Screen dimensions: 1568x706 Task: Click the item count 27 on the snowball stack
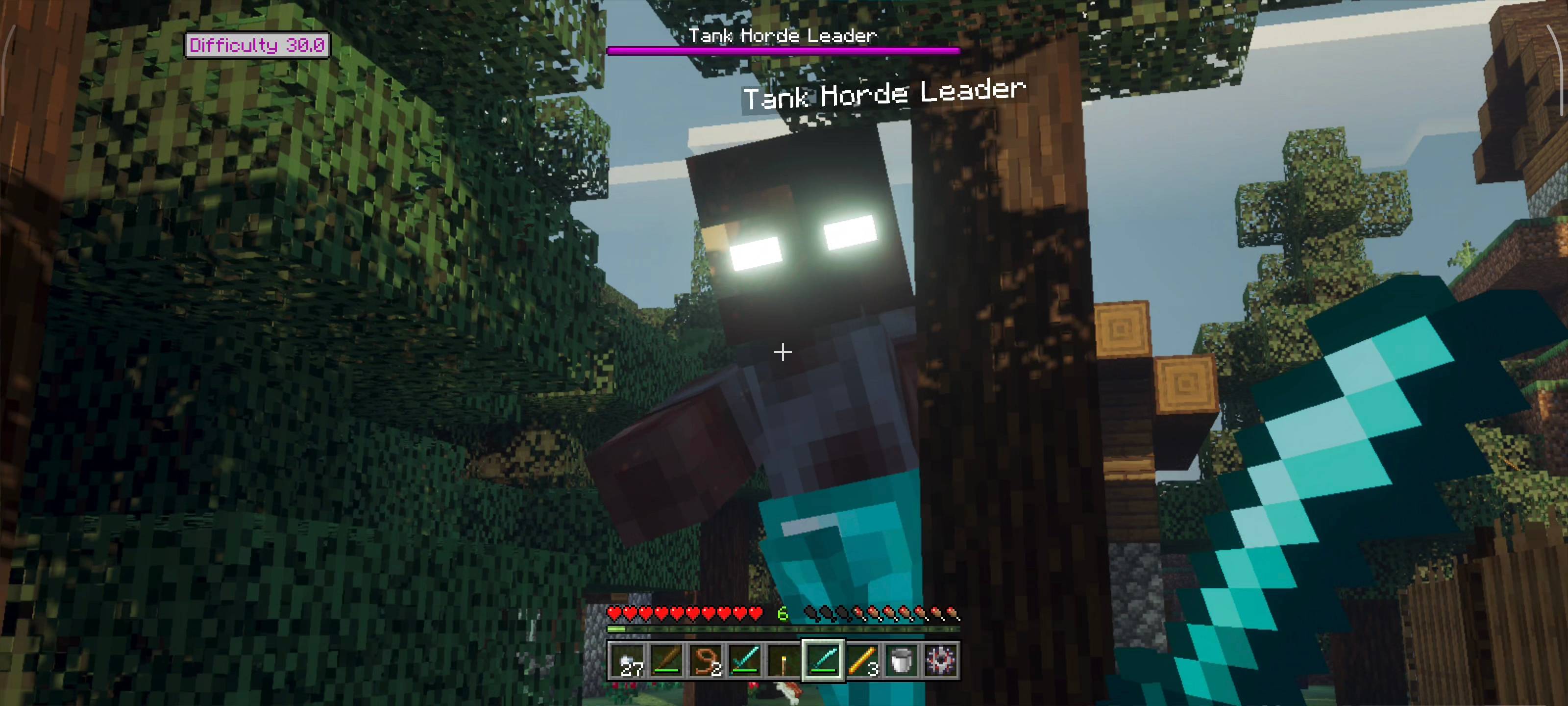pos(633,670)
